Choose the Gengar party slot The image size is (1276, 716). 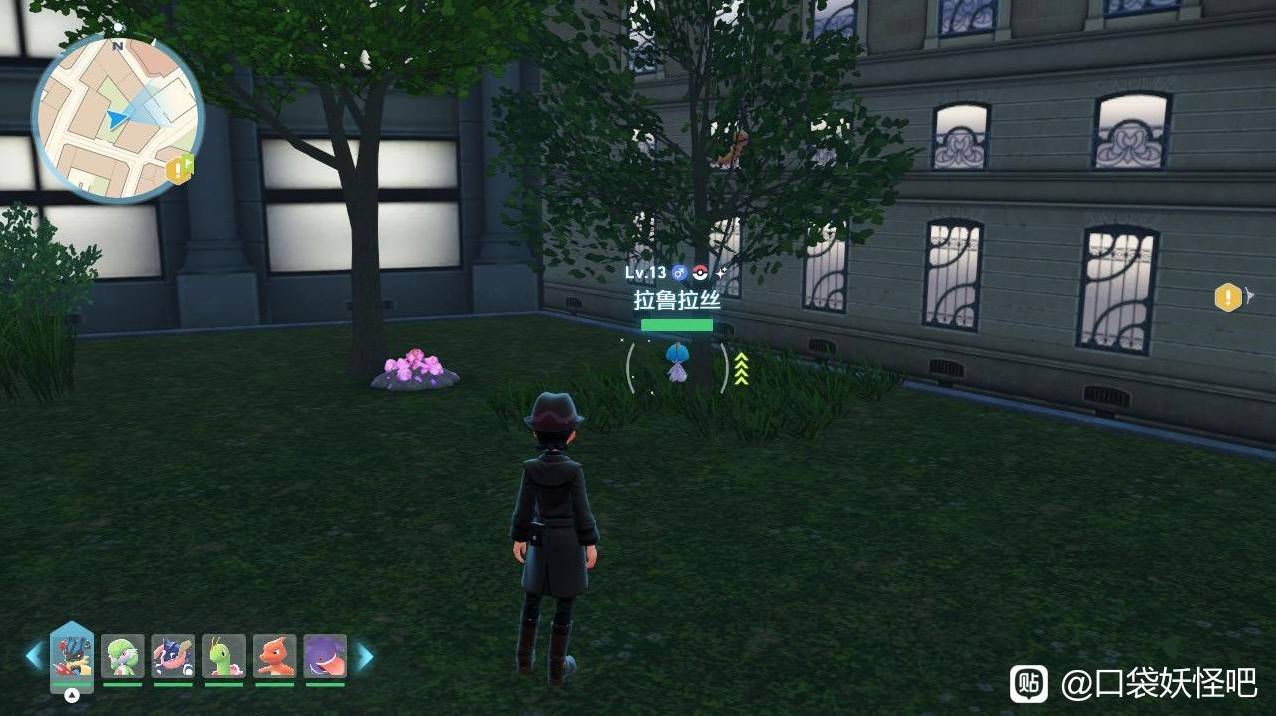[325, 656]
